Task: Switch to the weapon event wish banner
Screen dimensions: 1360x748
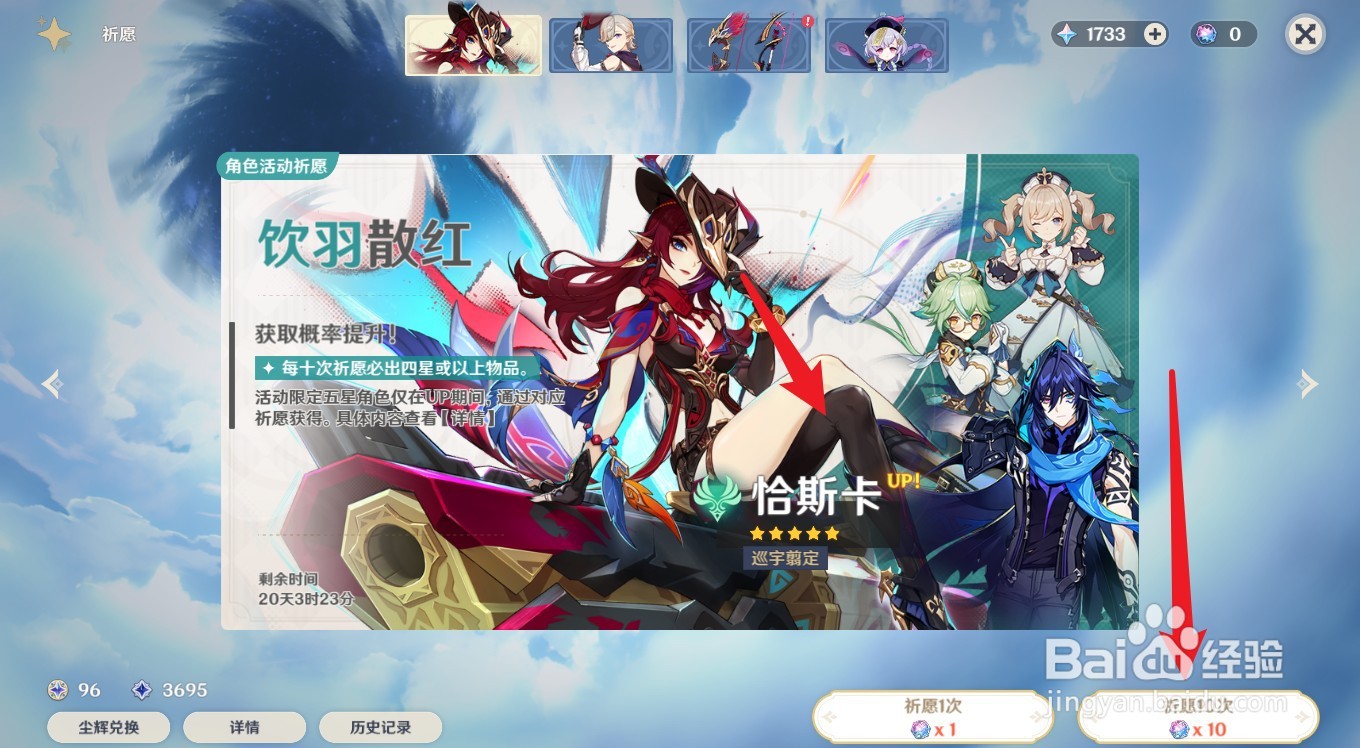Action: point(748,44)
